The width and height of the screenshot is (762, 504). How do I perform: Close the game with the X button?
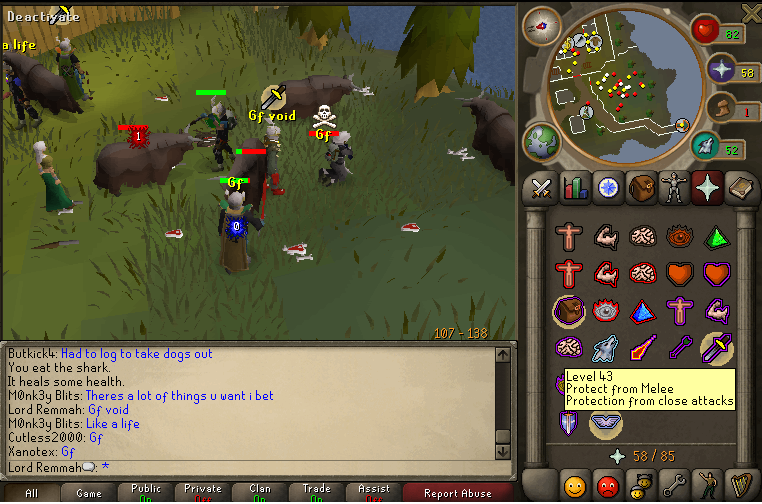(751, 11)
